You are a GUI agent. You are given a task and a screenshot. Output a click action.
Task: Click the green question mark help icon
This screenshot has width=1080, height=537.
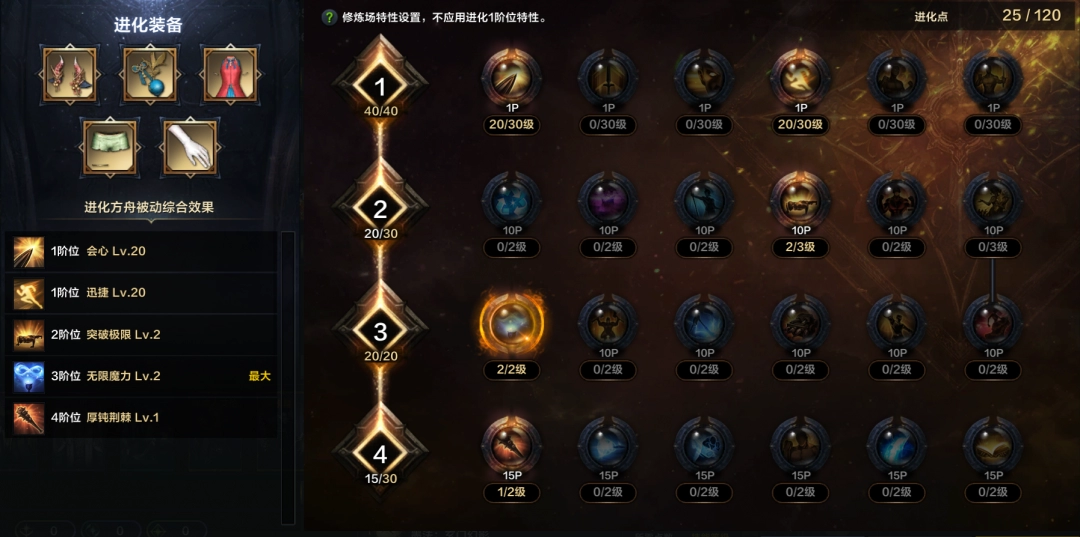coord(329,17)
